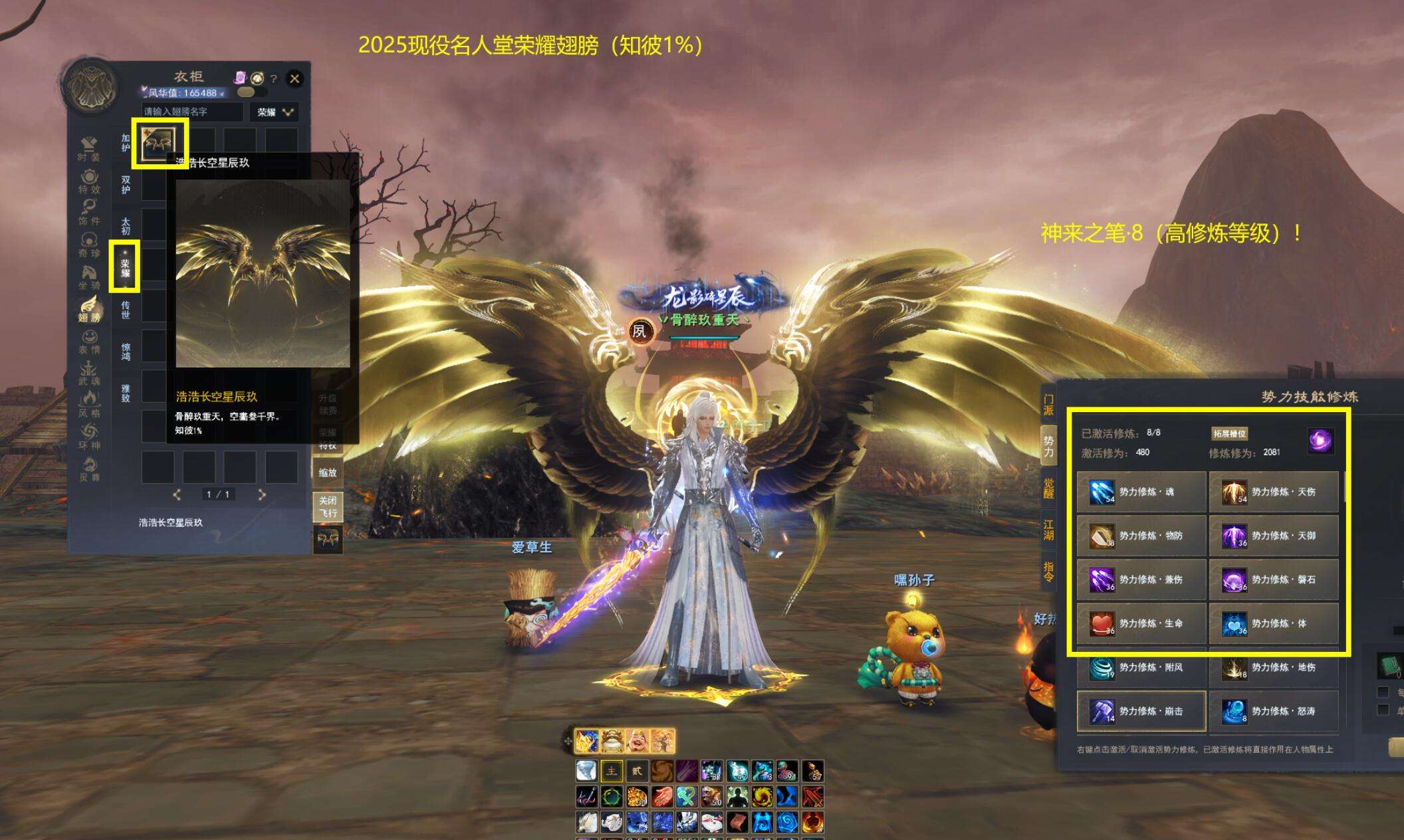Pick the 势力修炼·崩击 hammer skill

click(x=1141, y=711)
